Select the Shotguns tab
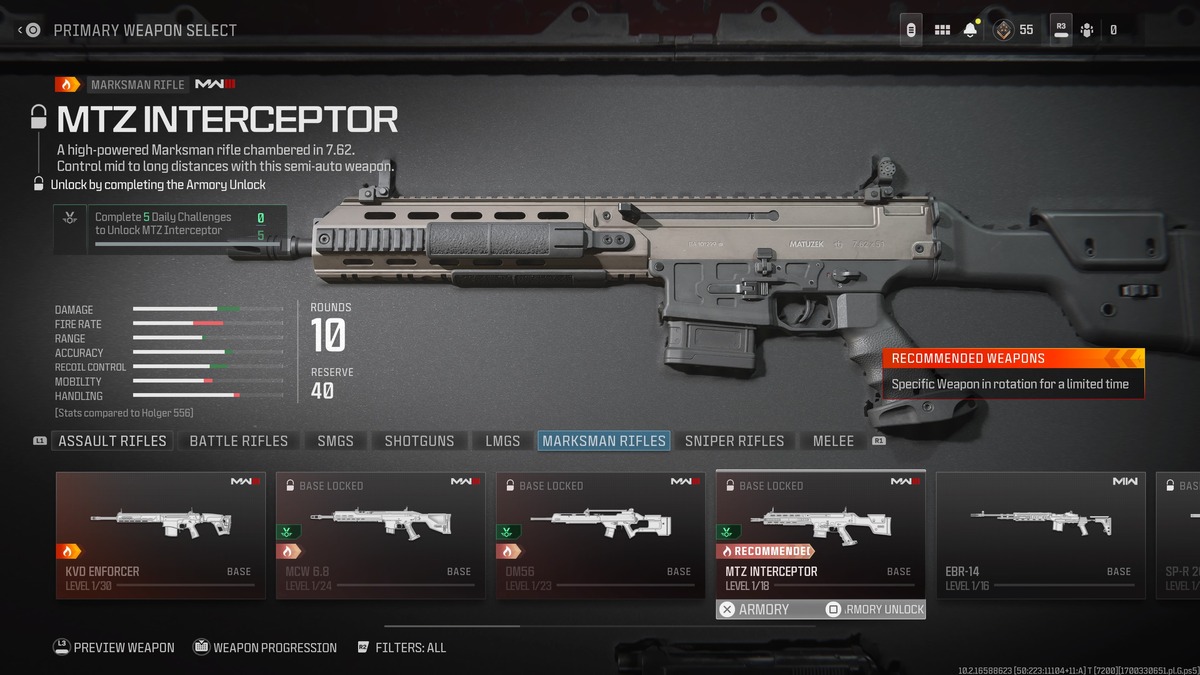 pos(419,441)
